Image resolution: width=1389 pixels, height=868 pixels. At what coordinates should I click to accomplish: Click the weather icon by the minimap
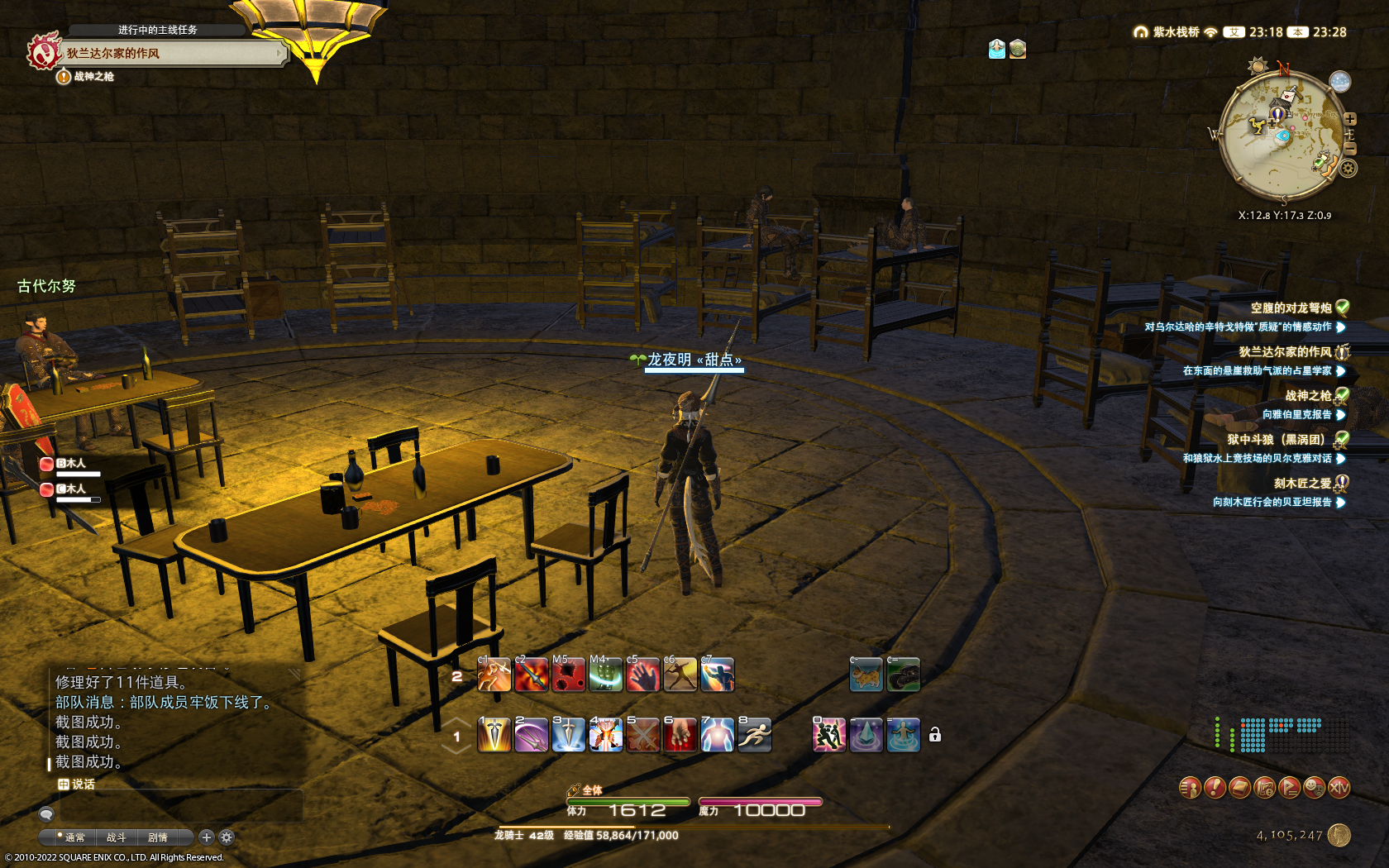tap(1339, 82)
